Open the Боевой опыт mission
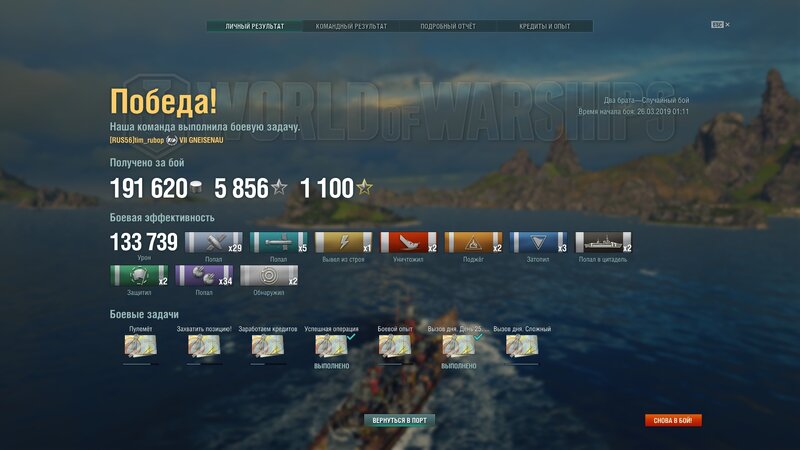 click(x=394, y=346)
